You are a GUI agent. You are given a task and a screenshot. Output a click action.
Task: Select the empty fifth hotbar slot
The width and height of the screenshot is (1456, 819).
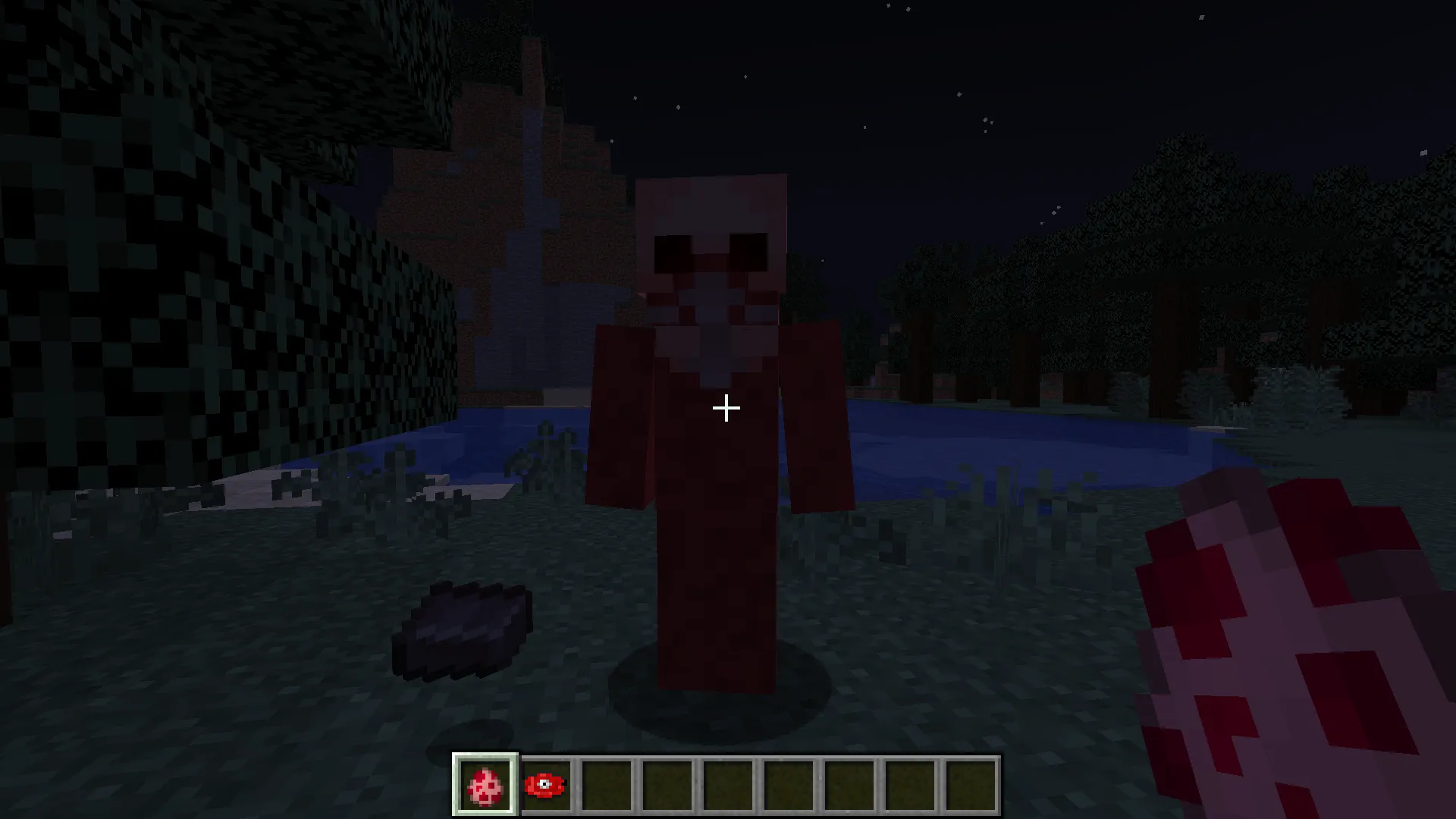pos(730,784)
